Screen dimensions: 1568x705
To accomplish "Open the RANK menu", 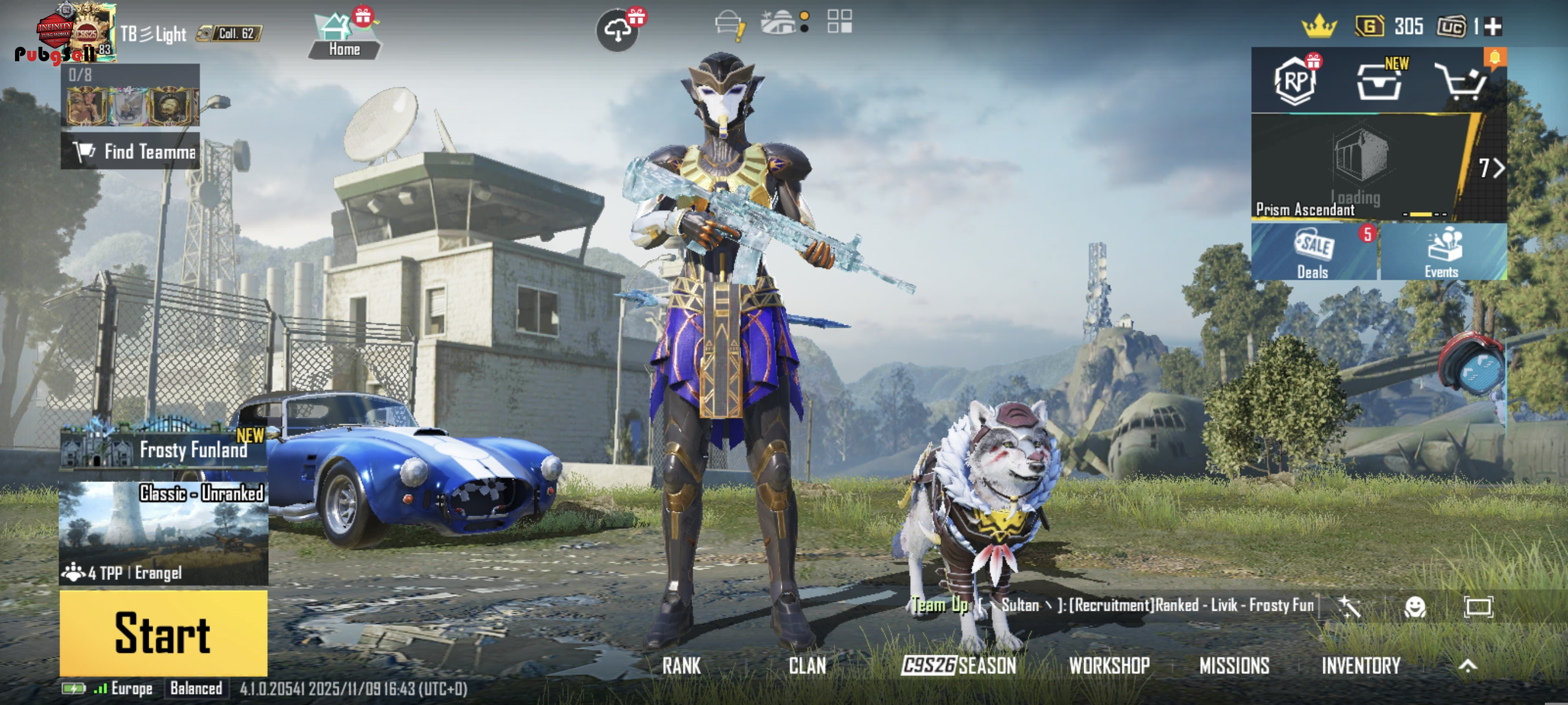I will (681, 666).
